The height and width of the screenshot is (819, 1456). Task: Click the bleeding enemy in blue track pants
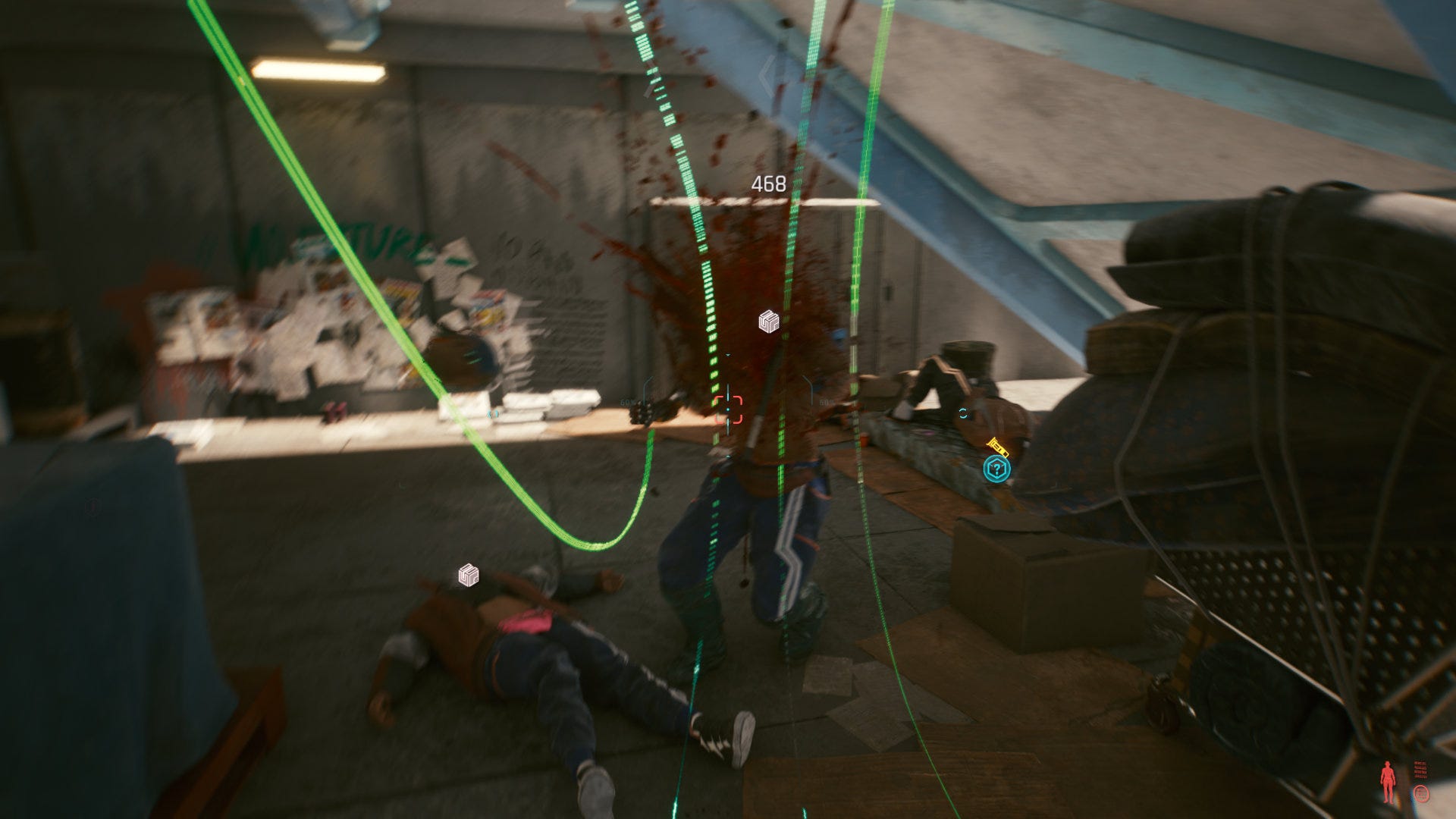[x=751, y=531]
